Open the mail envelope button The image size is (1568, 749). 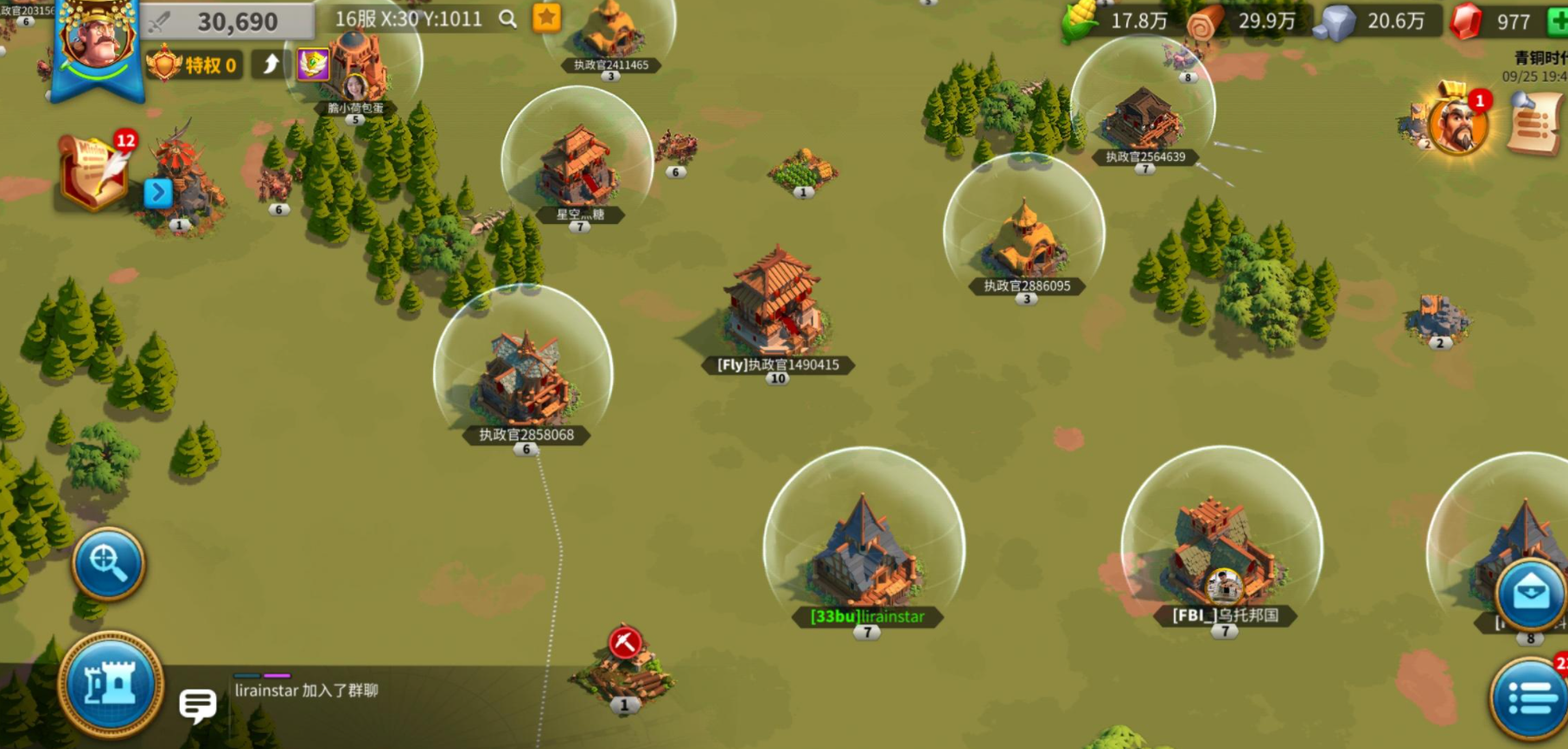click(1530, 594)
